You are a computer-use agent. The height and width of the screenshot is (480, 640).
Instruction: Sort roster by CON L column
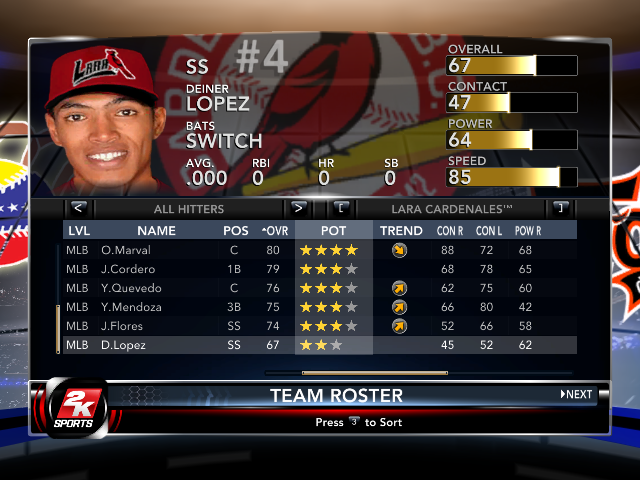[x=488, y=231]
